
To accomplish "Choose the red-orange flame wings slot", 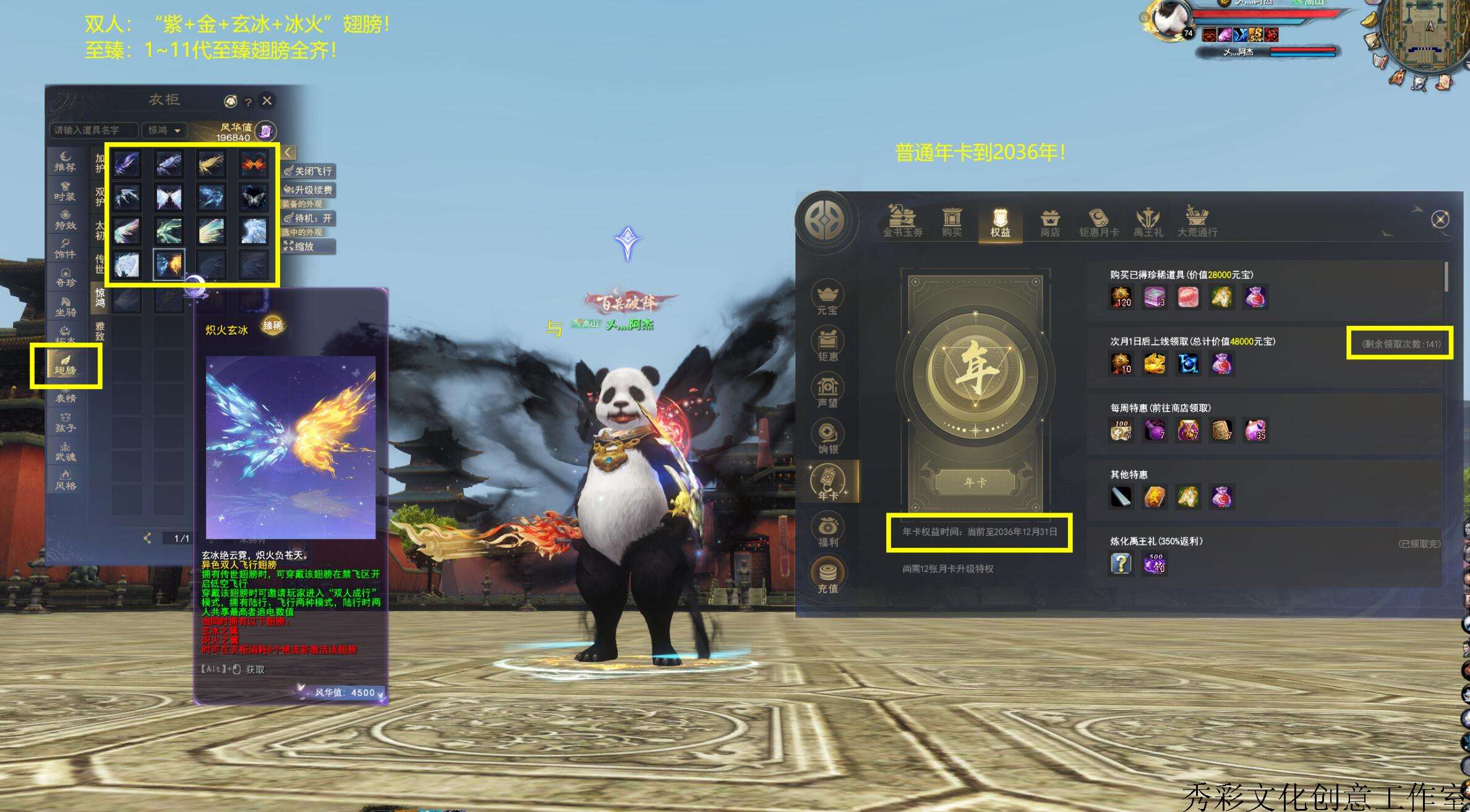I will 254,164.
